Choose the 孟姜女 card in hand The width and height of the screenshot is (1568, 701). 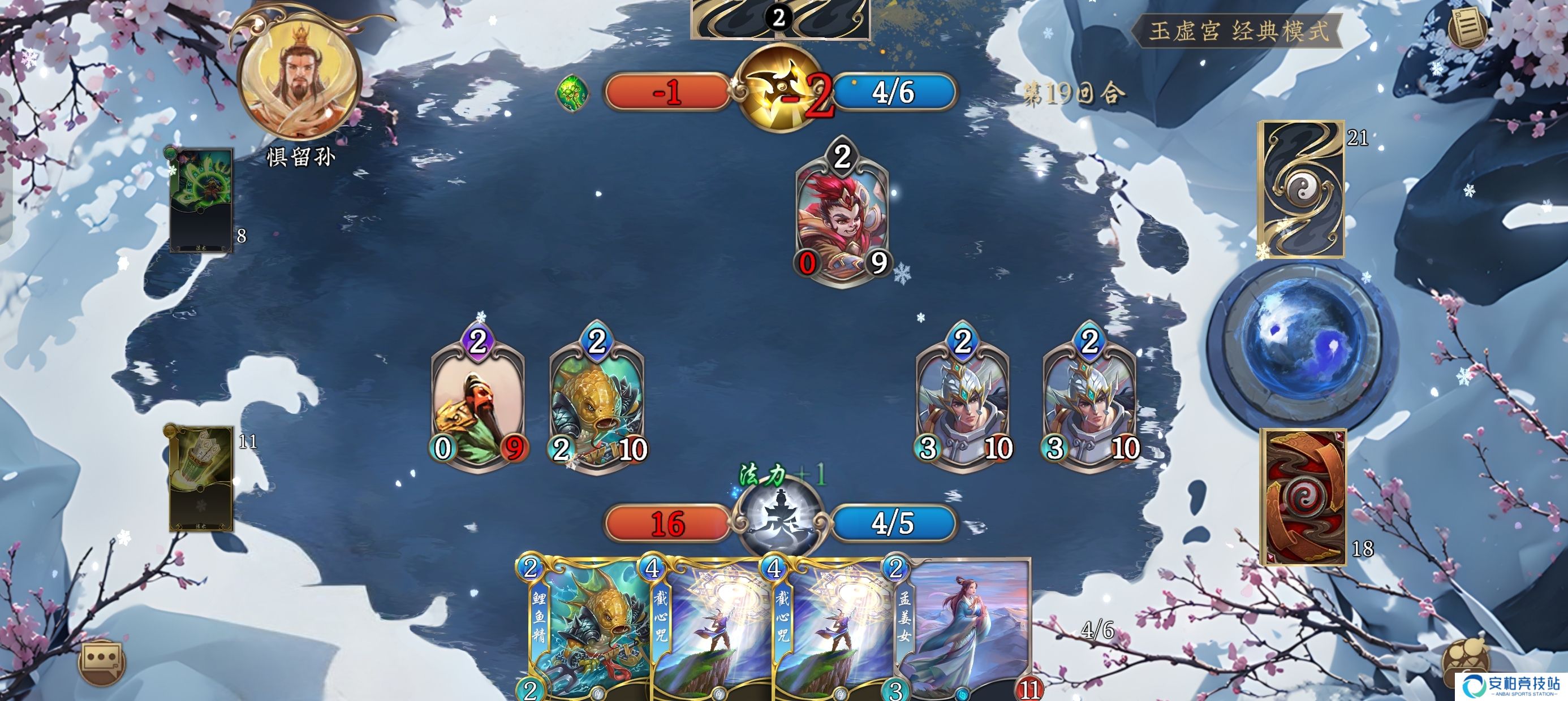[x=962, y=633]
